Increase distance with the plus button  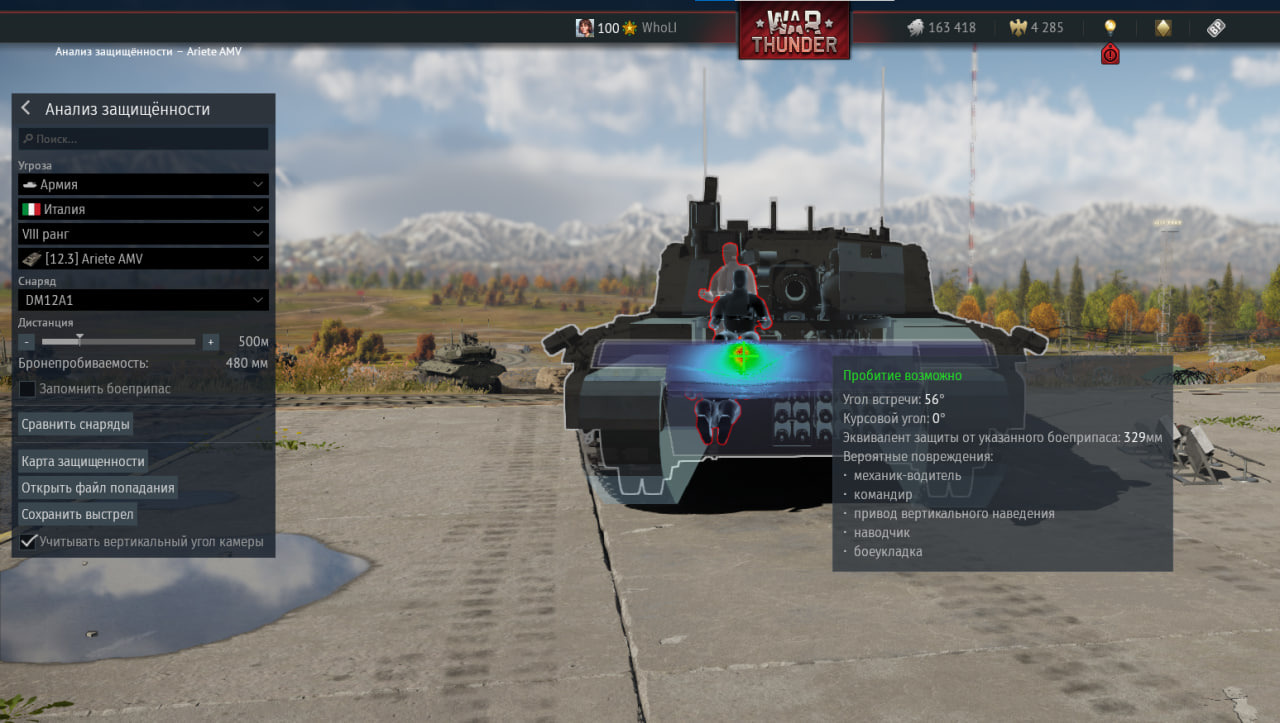[210, 342]
